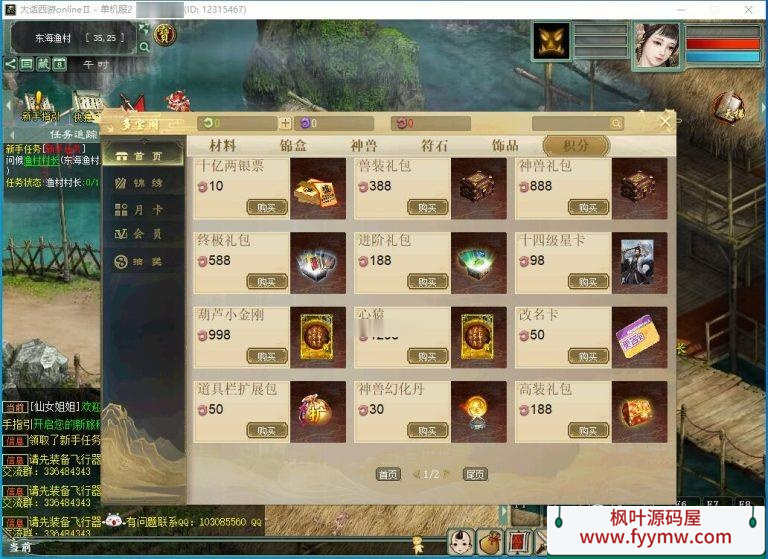Viewport: 768px width, 559px height.
Task: Go to the 会员 membership section
Action: tap(144, 234)
